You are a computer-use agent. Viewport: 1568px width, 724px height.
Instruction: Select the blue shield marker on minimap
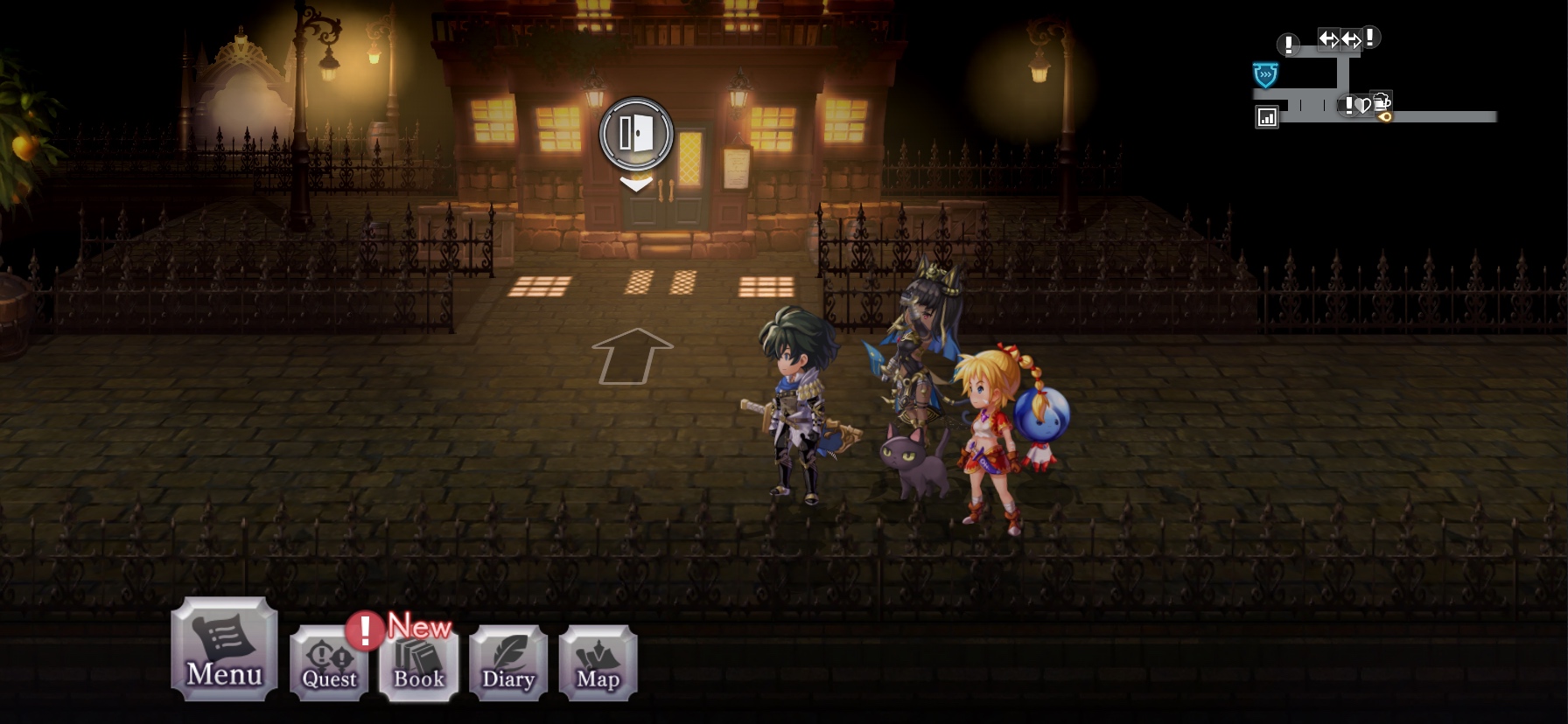point(1265,75)
